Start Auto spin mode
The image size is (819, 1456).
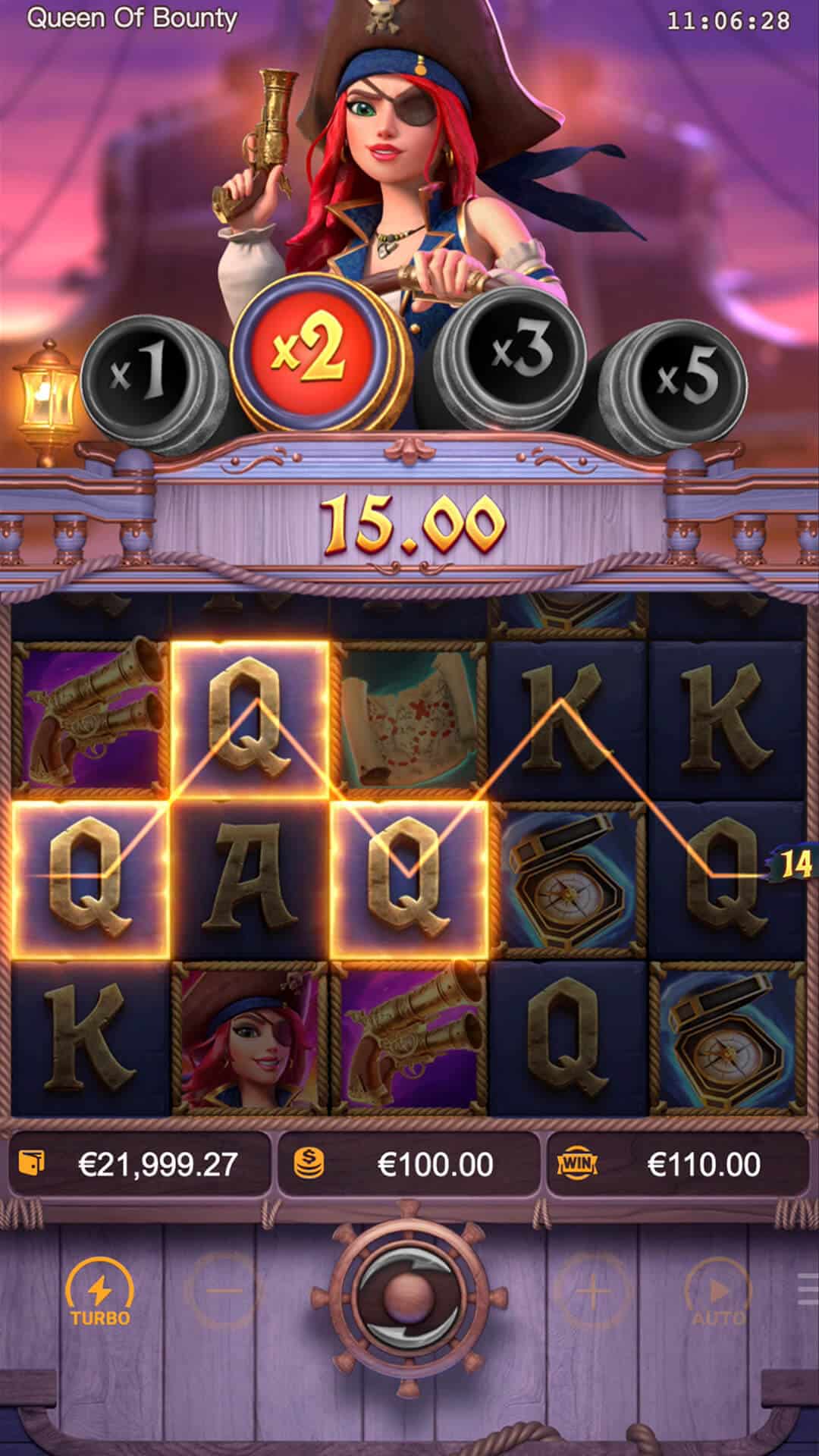point(717,1293)
